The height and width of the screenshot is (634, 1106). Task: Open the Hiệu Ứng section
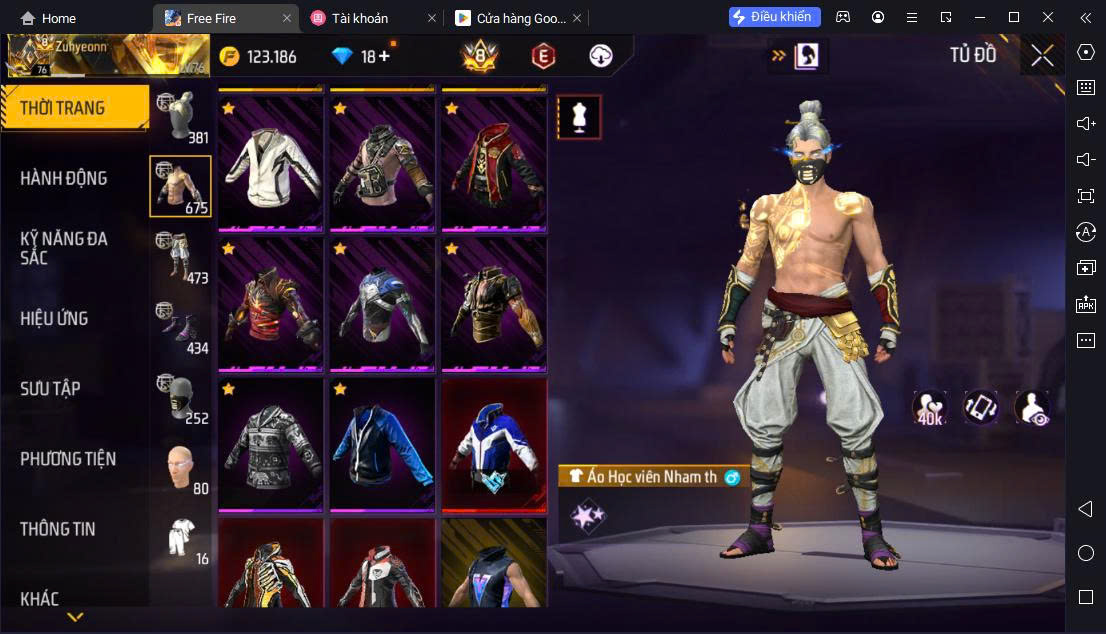point(55,318)
